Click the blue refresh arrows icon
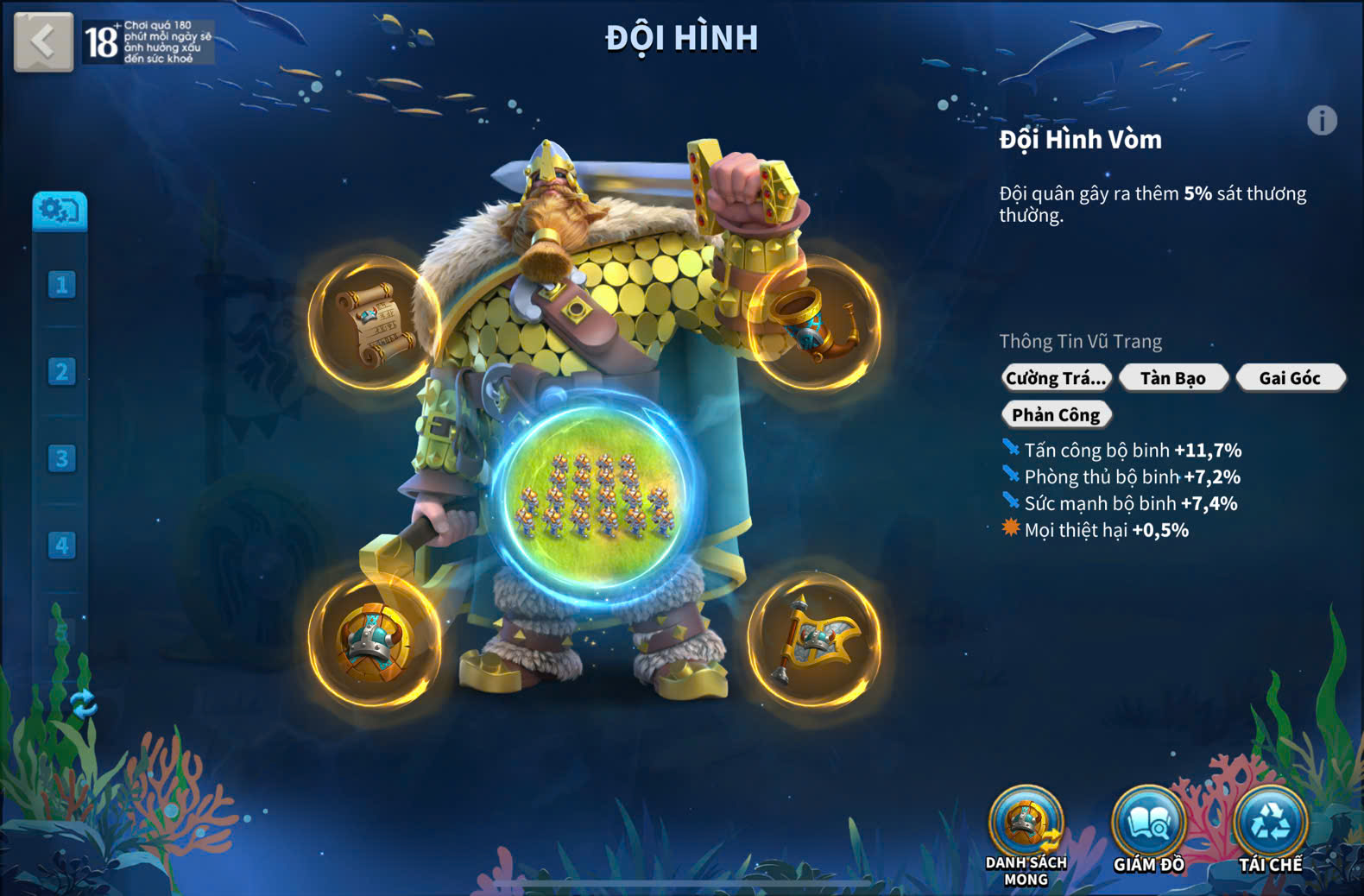Screen dimensions: 1364x896 click(83, 704)
